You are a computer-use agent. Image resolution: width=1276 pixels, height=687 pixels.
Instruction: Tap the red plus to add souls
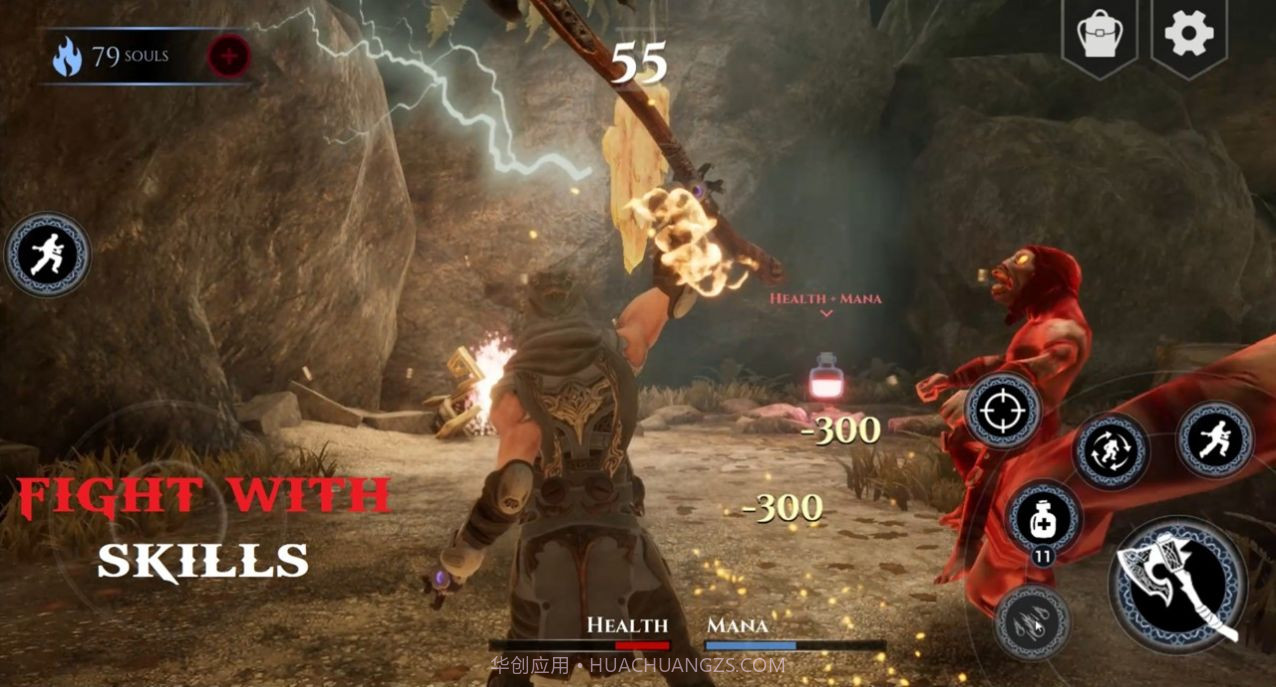(229, 57)
